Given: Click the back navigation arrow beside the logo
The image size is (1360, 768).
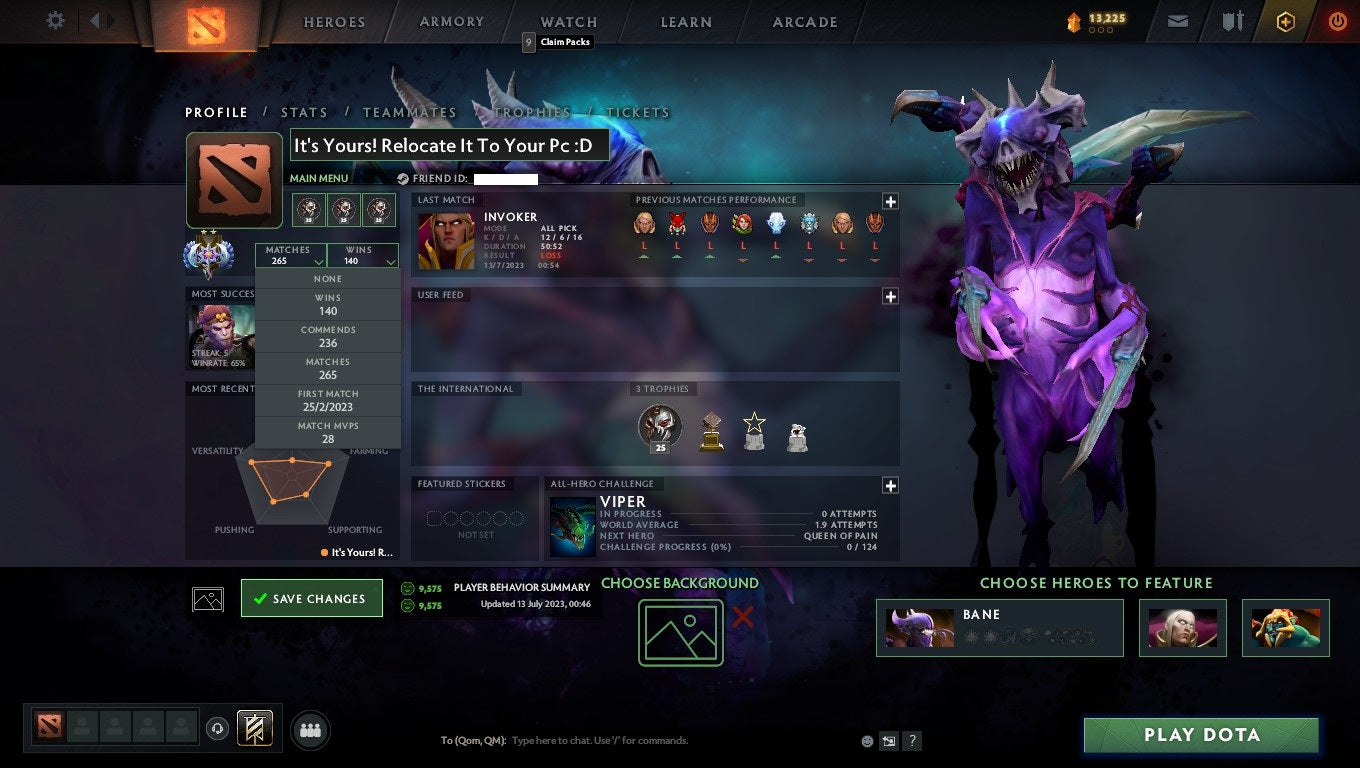Looking at the screenshot, I should pyautogui.click(x=95, y=20).
